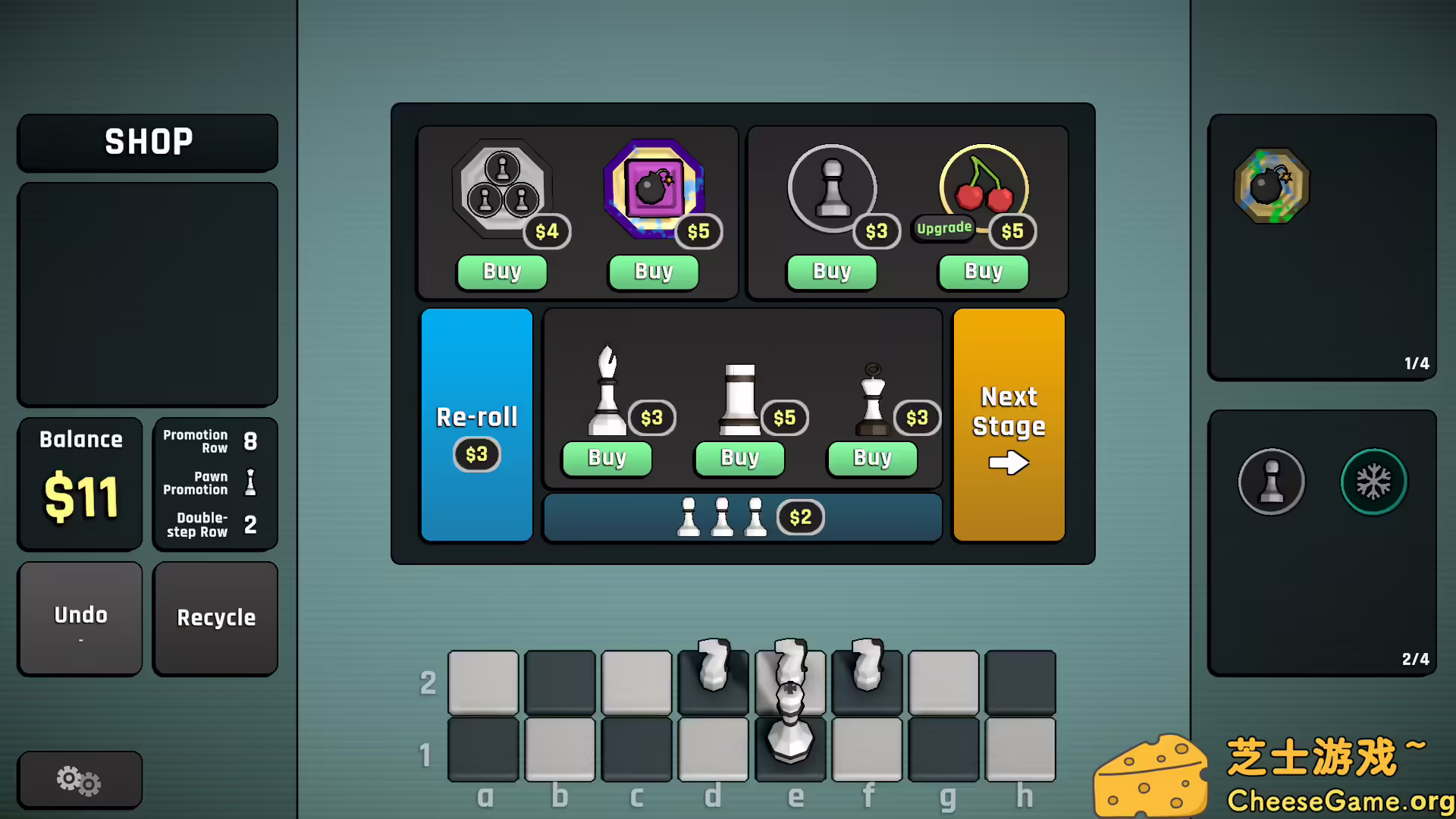The image size is (1456, 819).
Task: Select the knight on square d2
Action: 713,671
